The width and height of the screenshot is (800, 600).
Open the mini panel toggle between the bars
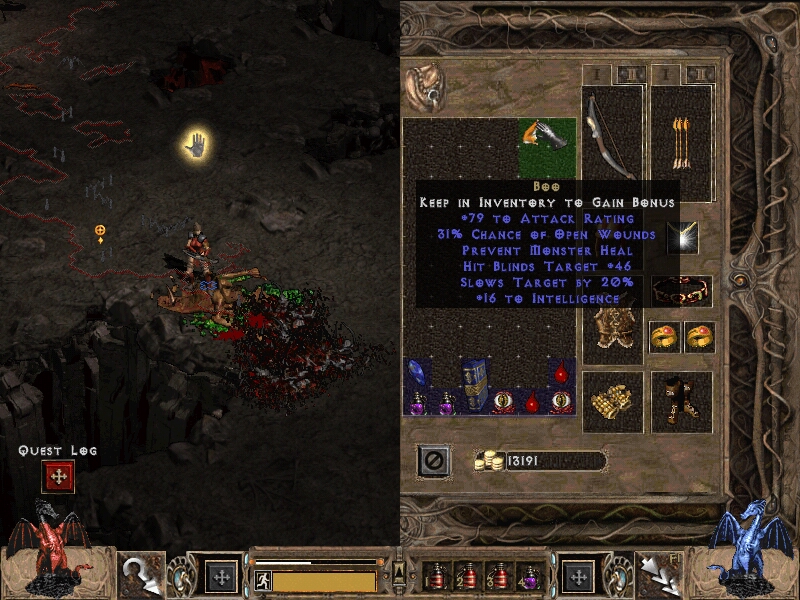[399, 572]
